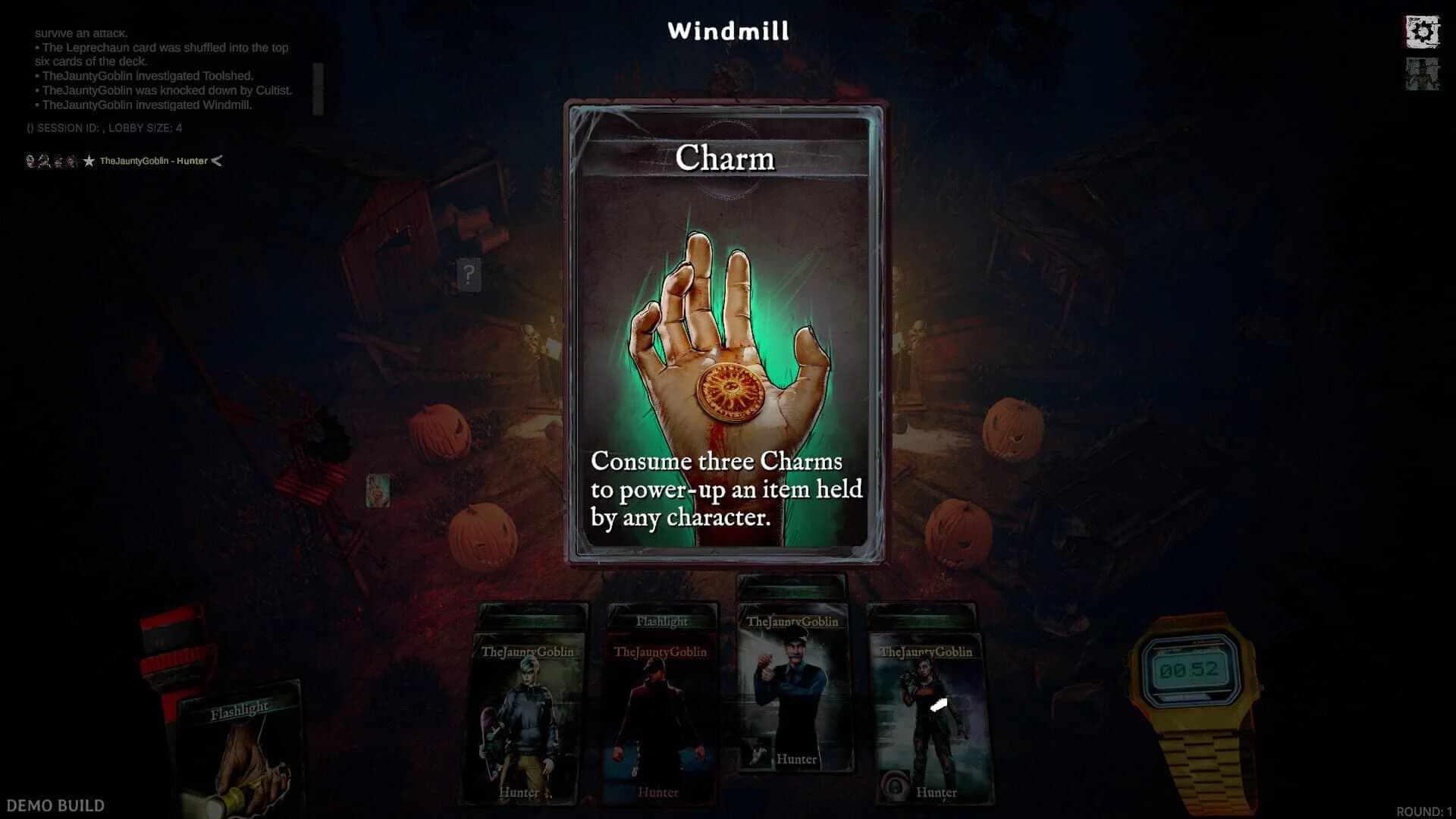
Task: Collapse the player list with the left-pointing chevron
Action: (216, 160)
